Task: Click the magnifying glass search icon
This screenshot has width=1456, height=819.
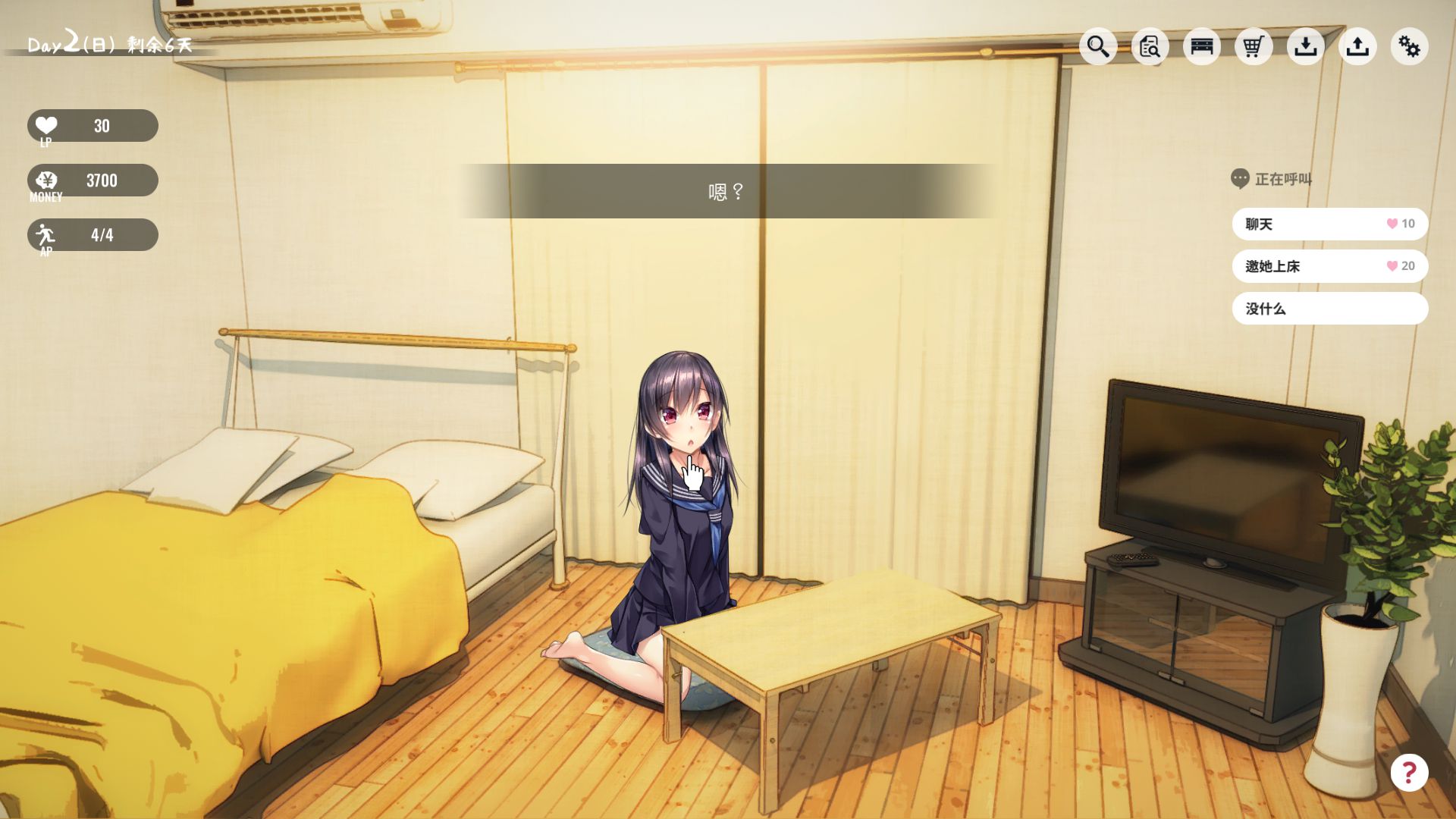Action: 1098,46
